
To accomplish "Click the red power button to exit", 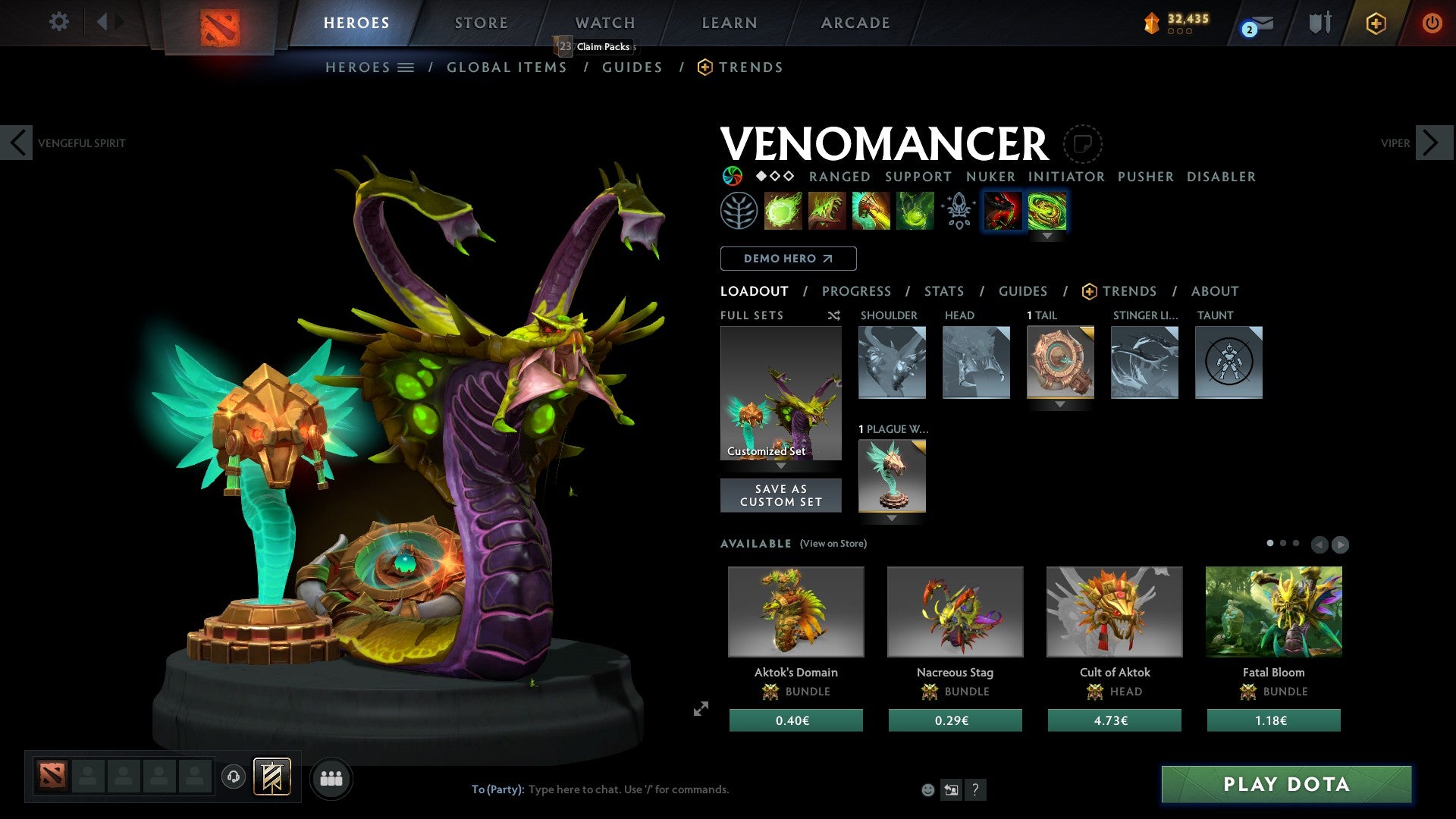I will 1432,22.
